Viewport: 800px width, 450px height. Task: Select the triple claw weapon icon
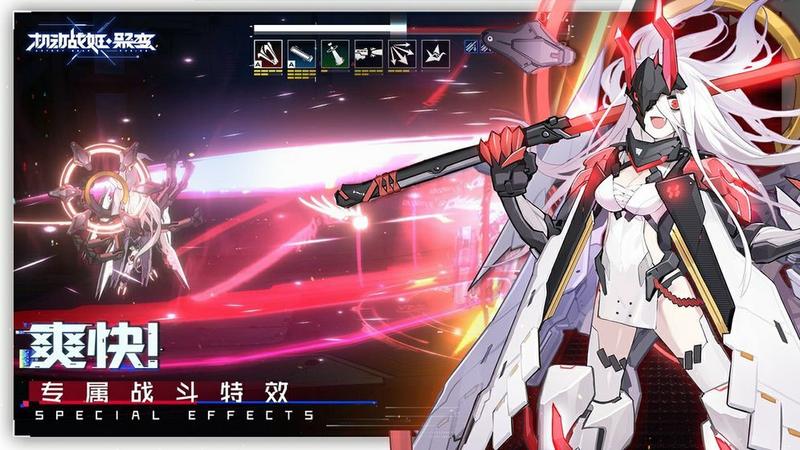268,54
